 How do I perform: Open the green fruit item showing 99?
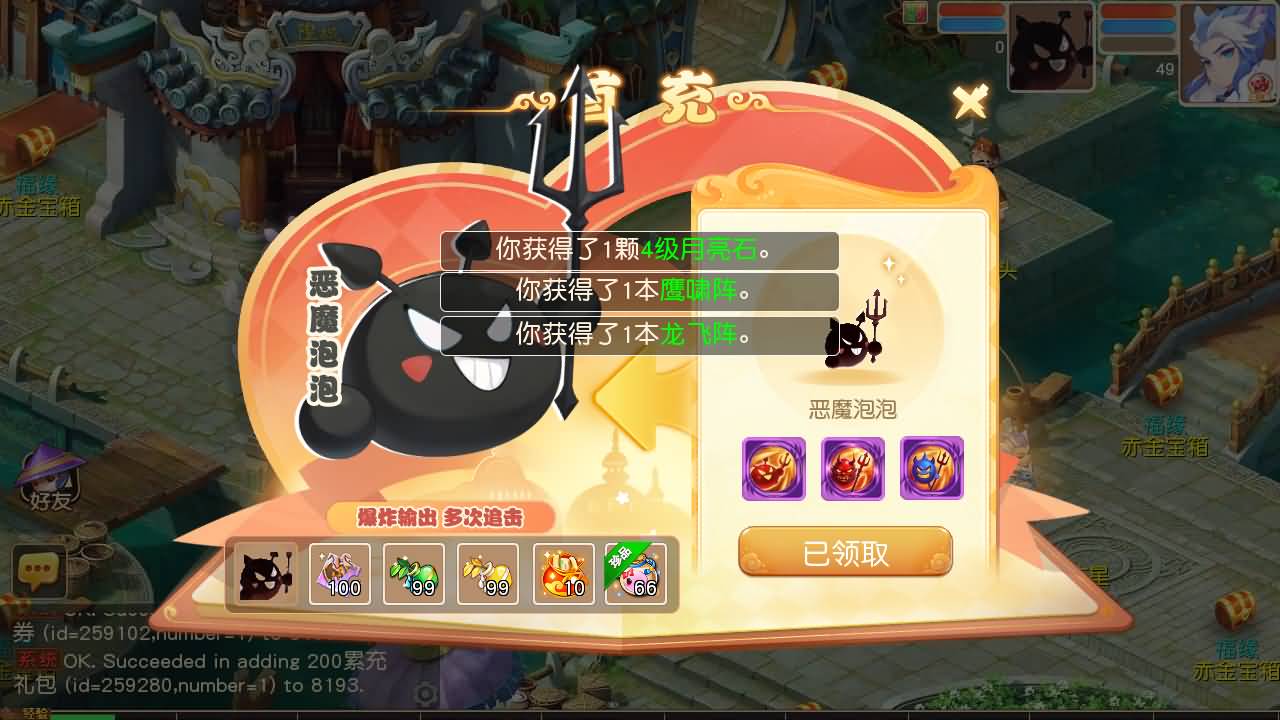pos(414,574)
